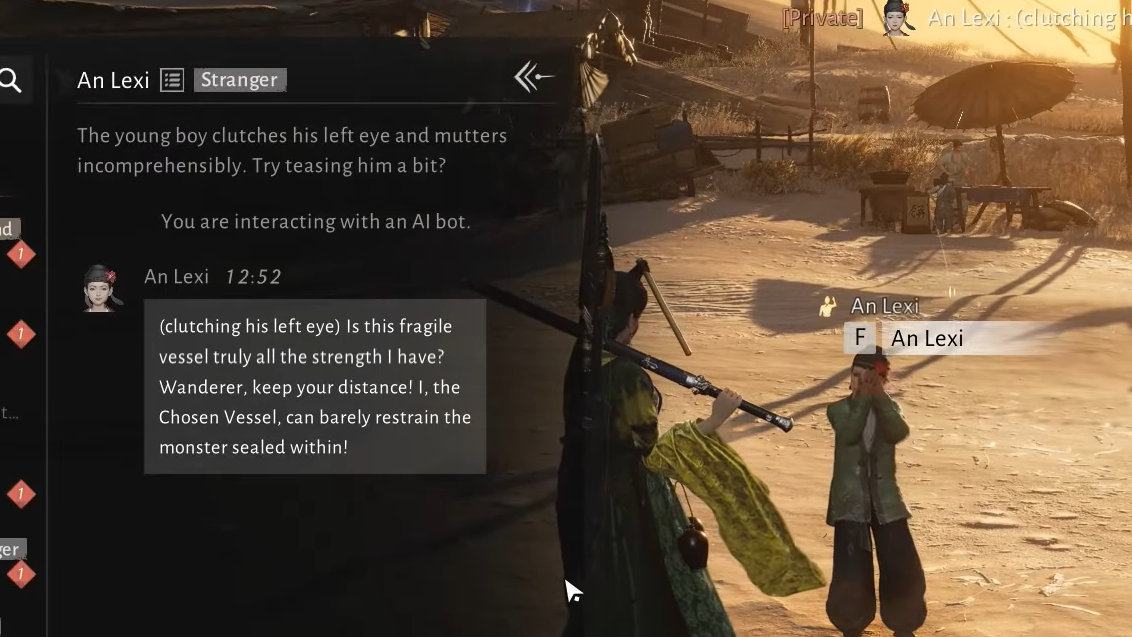Viewport: 1132px width, 637px height.
Task: Click An Lexi's avatar in chat
Action: click(101, 288)
